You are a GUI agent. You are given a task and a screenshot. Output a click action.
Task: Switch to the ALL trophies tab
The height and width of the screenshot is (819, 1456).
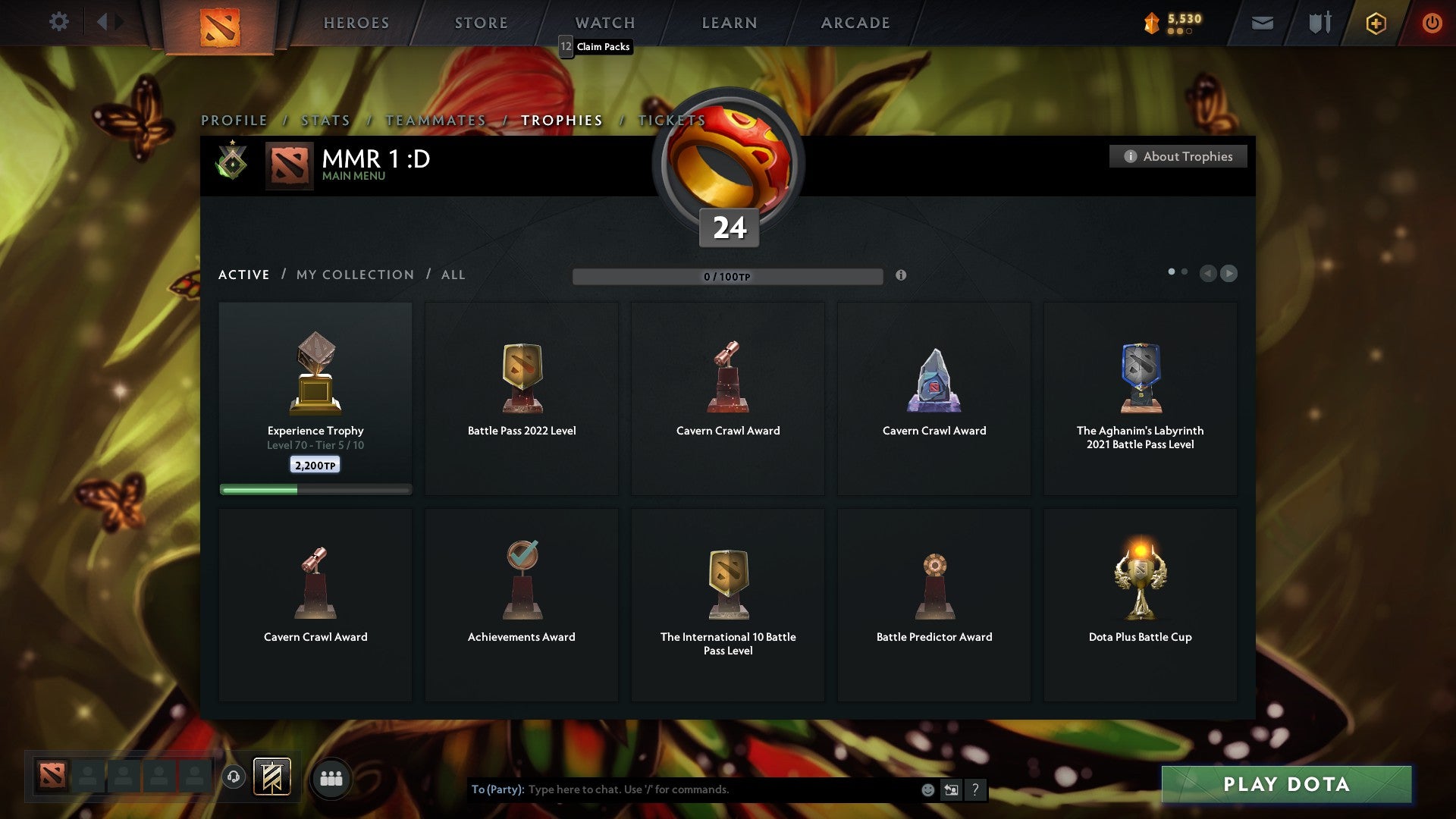tap(453, 275)
